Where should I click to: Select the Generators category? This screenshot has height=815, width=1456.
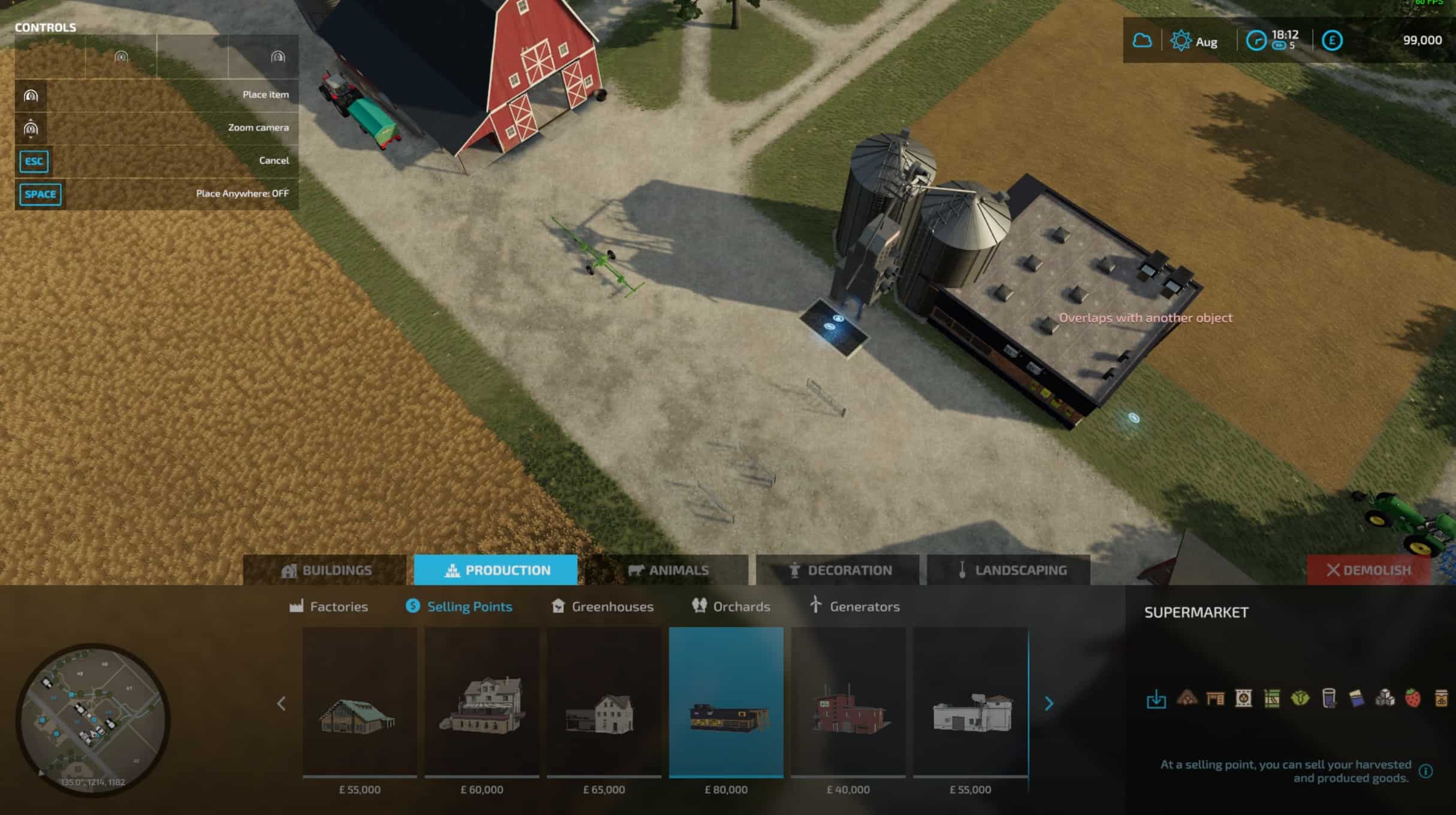[x=854, y=606]
